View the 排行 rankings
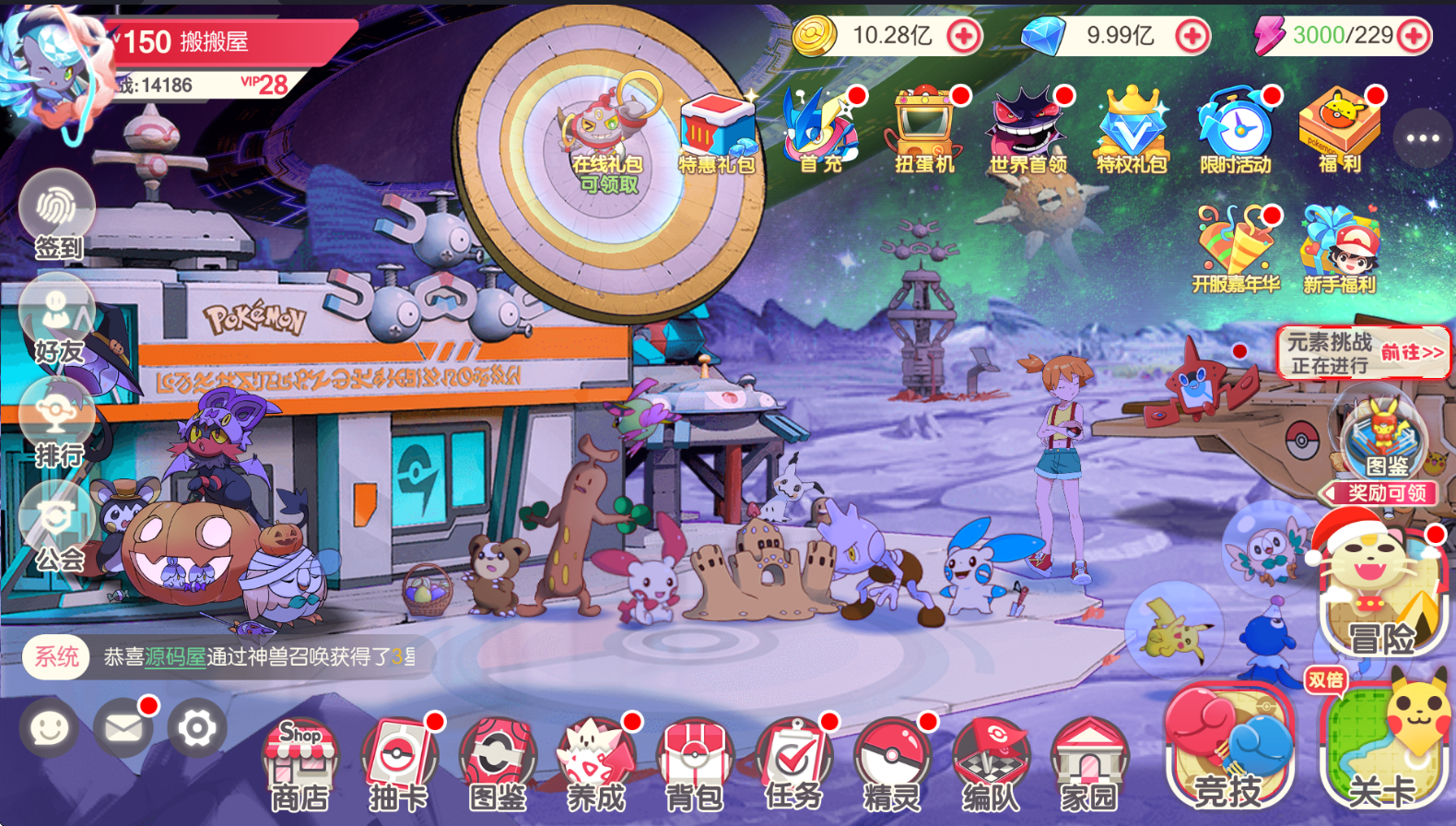 coord(57,424)
